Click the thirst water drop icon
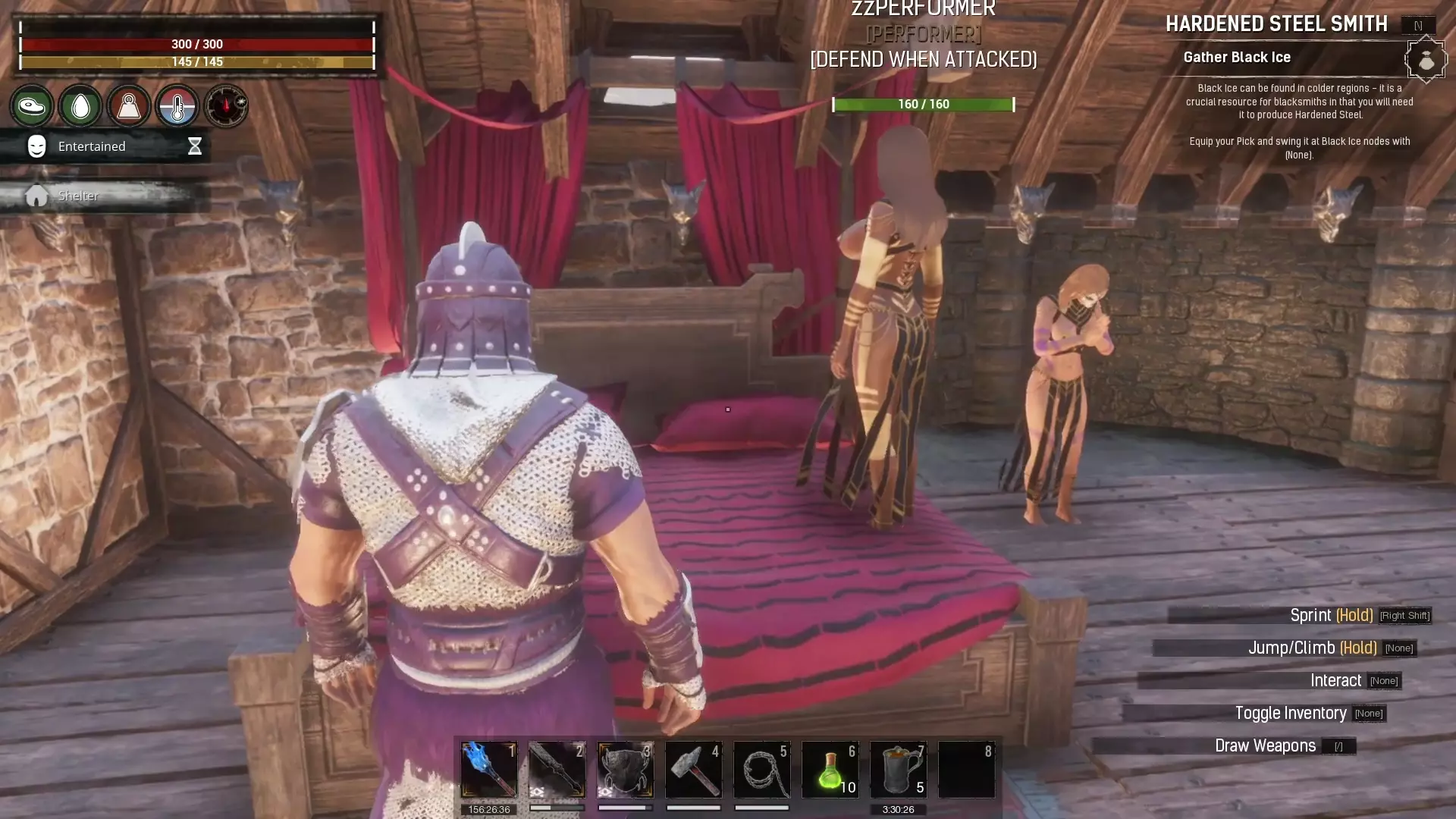This screenshot has height=819, width=1456. pyautogui.click(x=80, y=106)
